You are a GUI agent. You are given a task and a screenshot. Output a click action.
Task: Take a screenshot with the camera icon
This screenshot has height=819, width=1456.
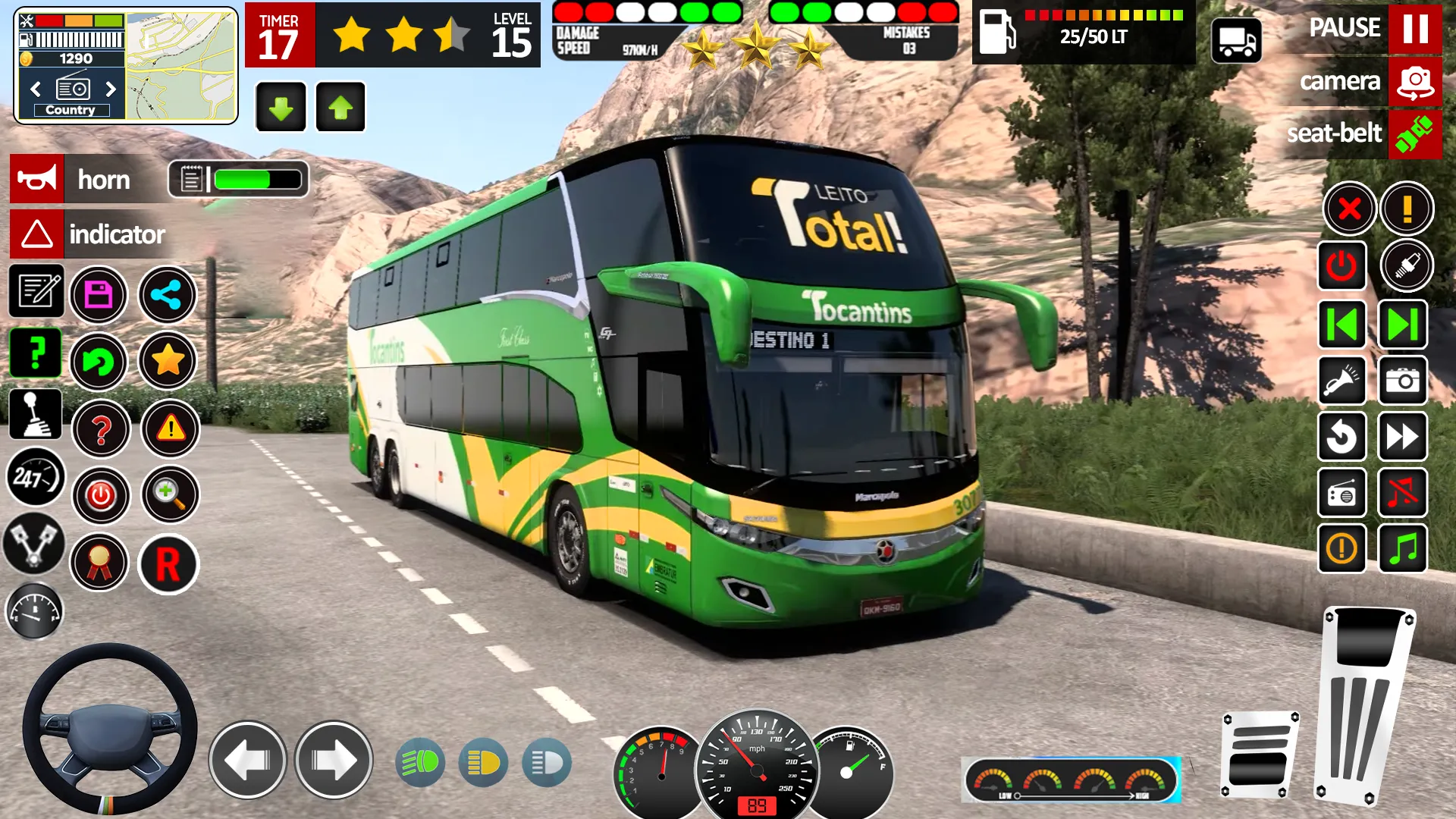point(1402,381)
